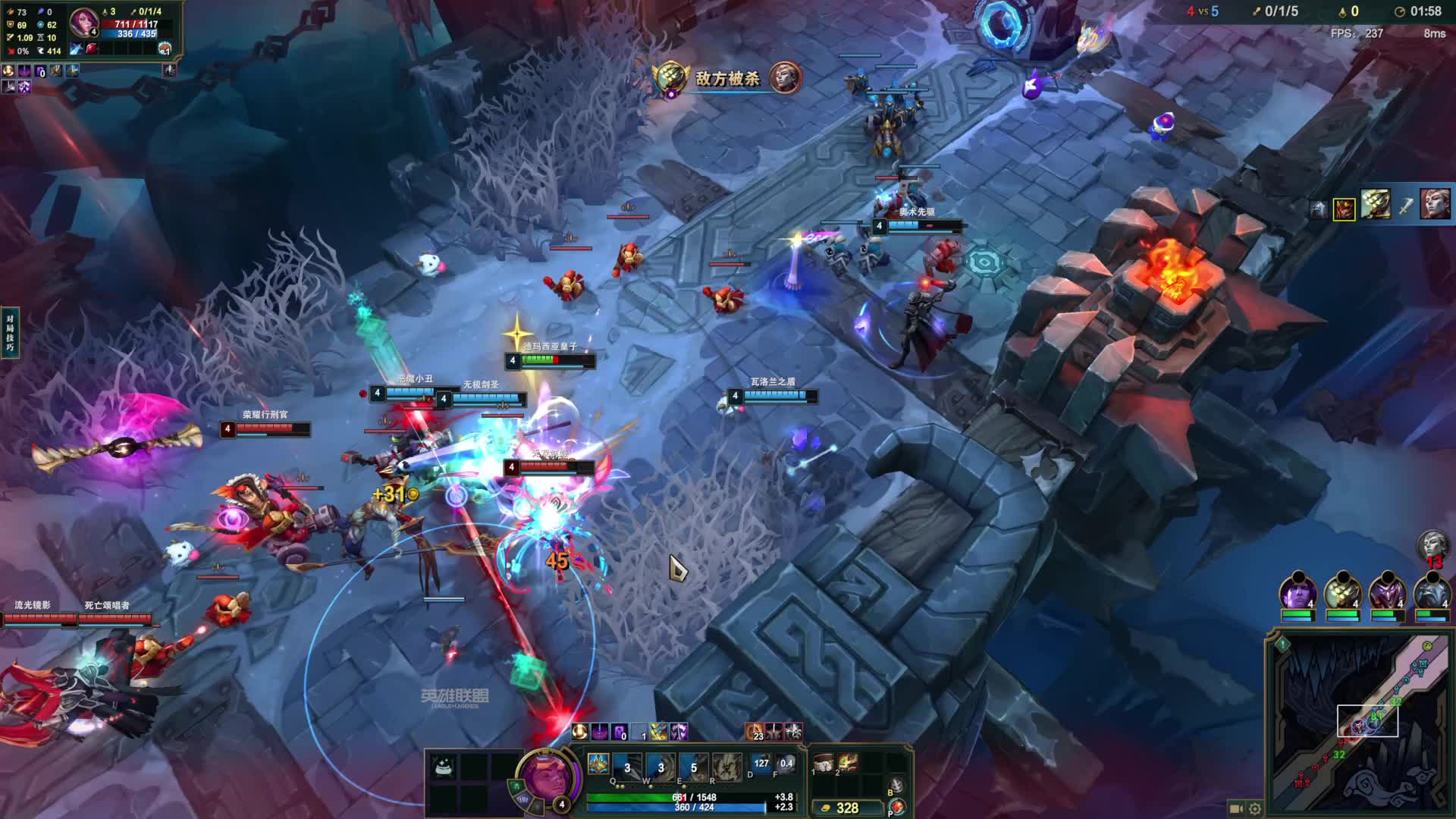Click the selected target's portrait in top-left panel
Screen dimensions: 1456x819
pyautogui.click(x=83, y=22)
